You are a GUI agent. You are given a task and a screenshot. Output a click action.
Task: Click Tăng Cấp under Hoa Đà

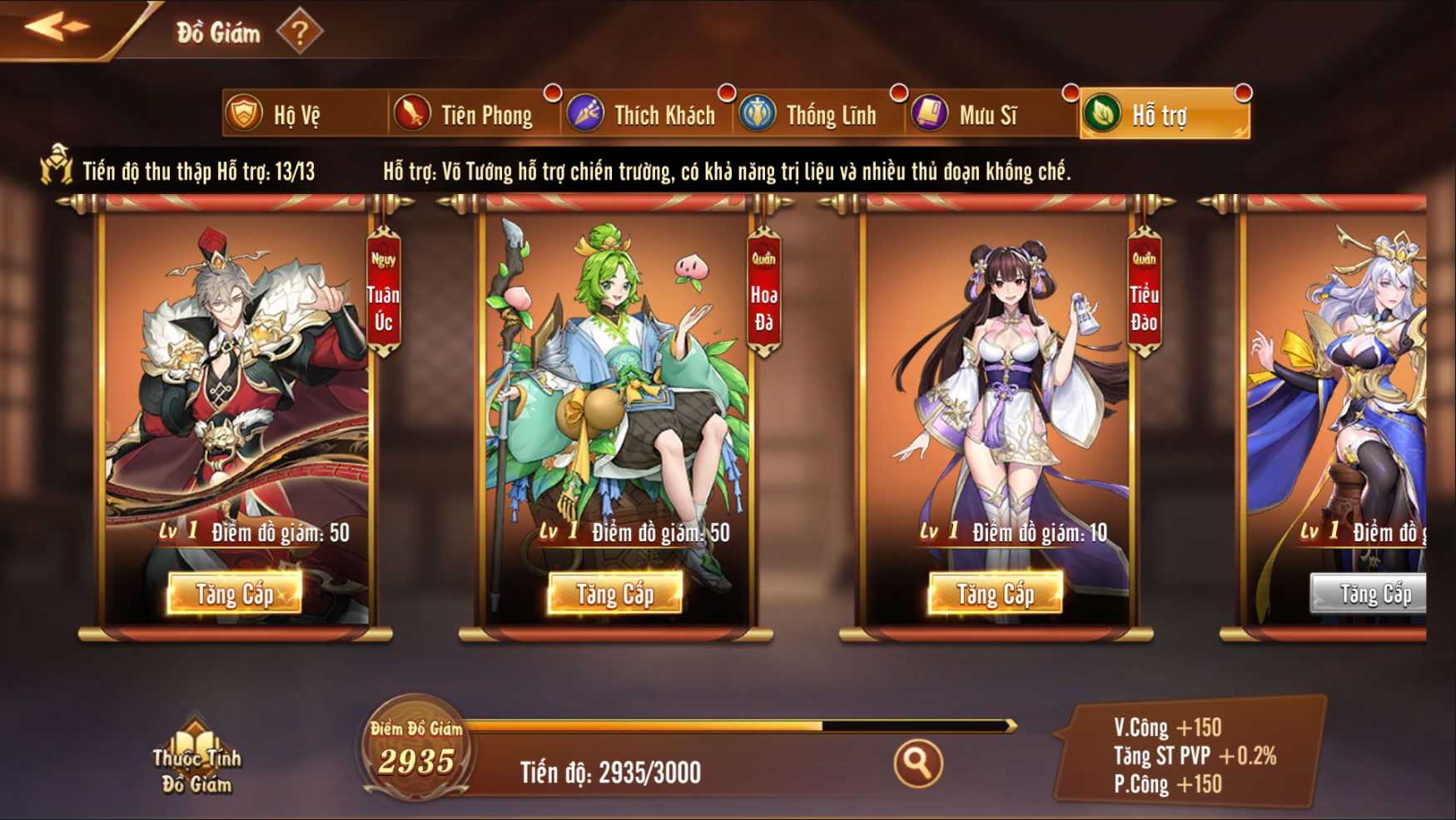(615, 594)
